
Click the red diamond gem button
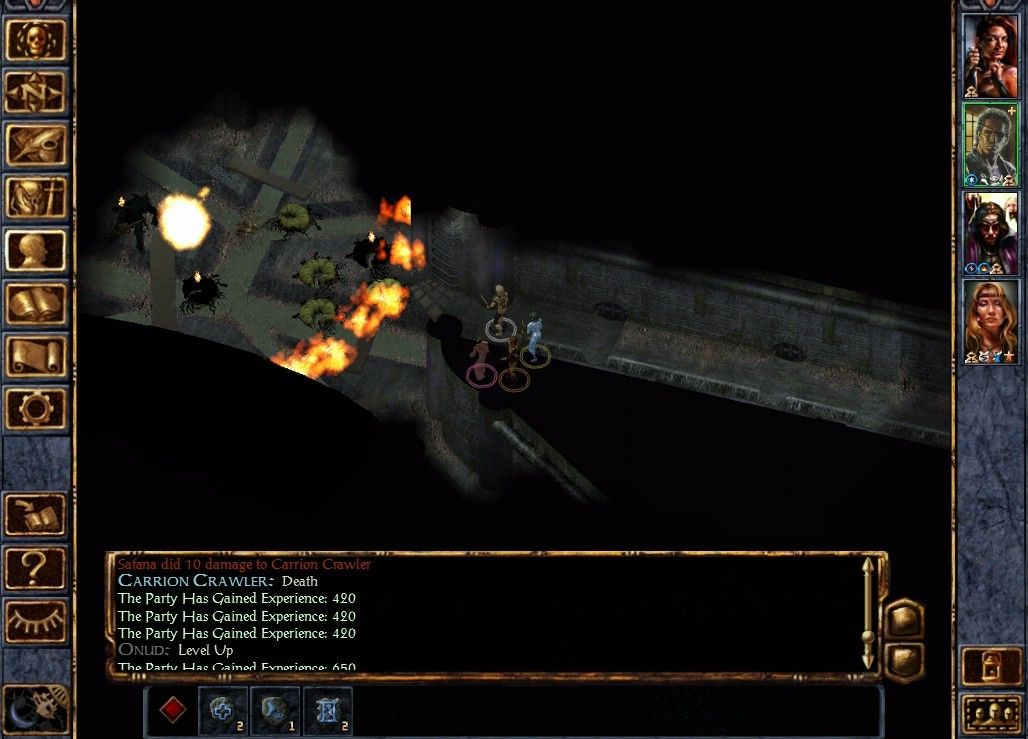pyautogui.click(x=173, y=710)
